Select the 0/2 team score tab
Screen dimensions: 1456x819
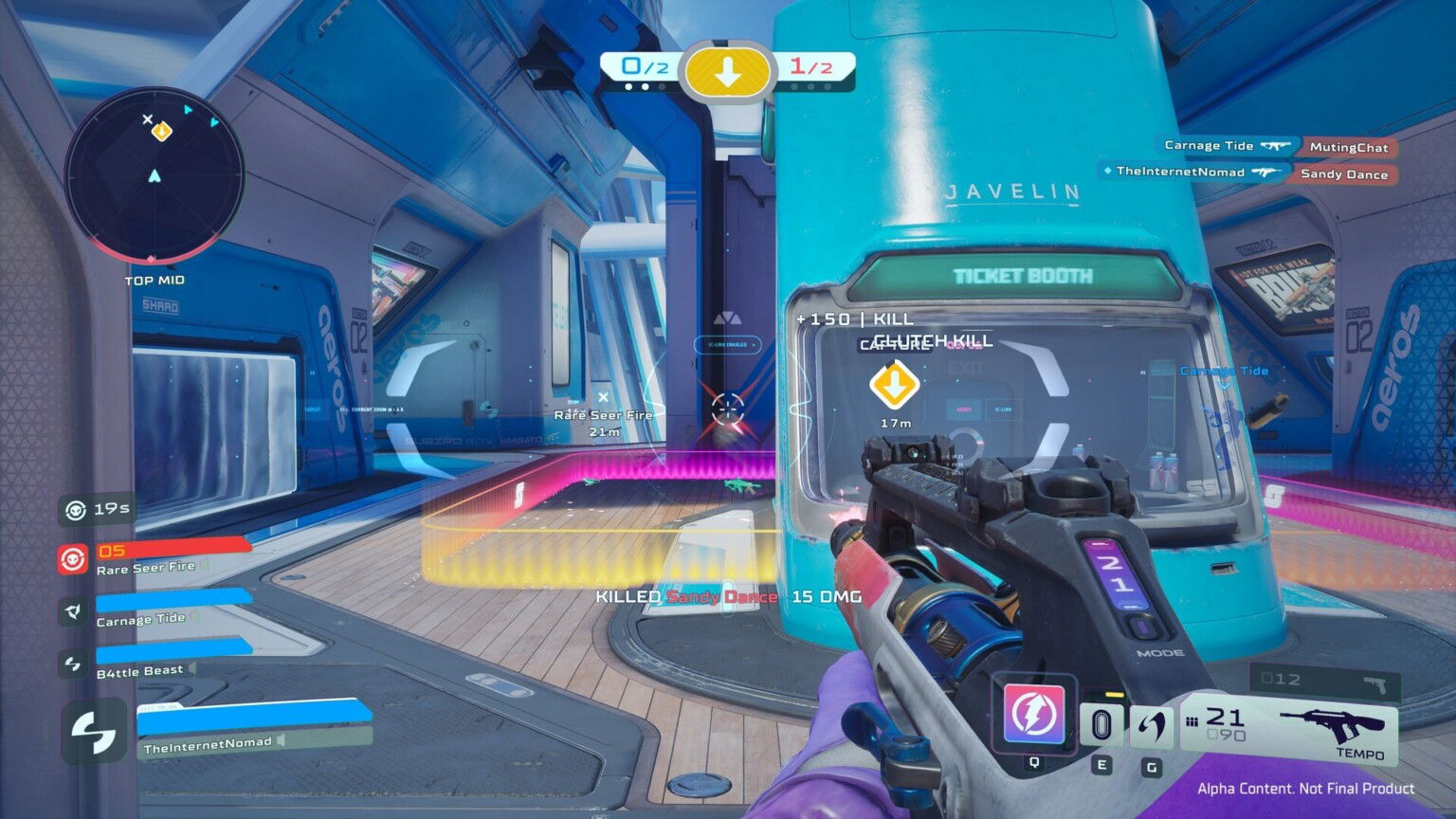pyautogui.click(x=643, y=66)
